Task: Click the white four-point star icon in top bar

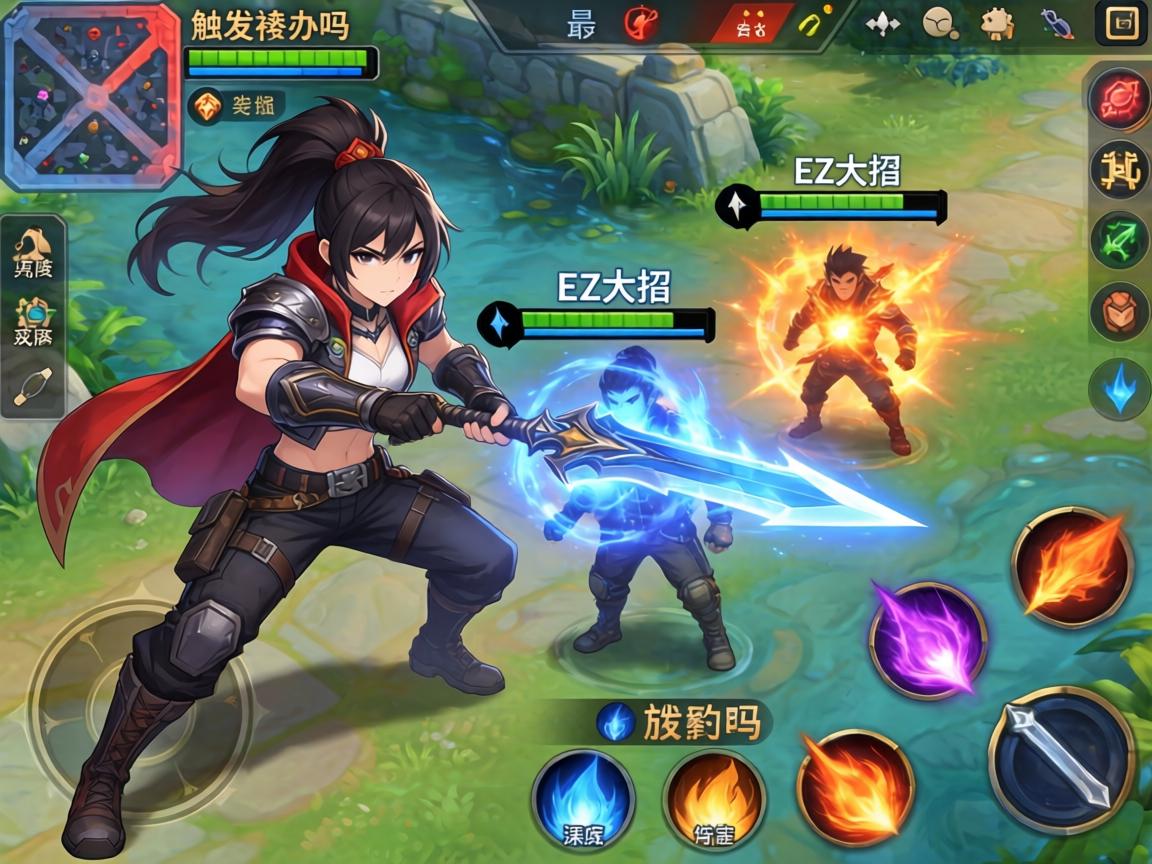Action: click(x=882, y=23)
